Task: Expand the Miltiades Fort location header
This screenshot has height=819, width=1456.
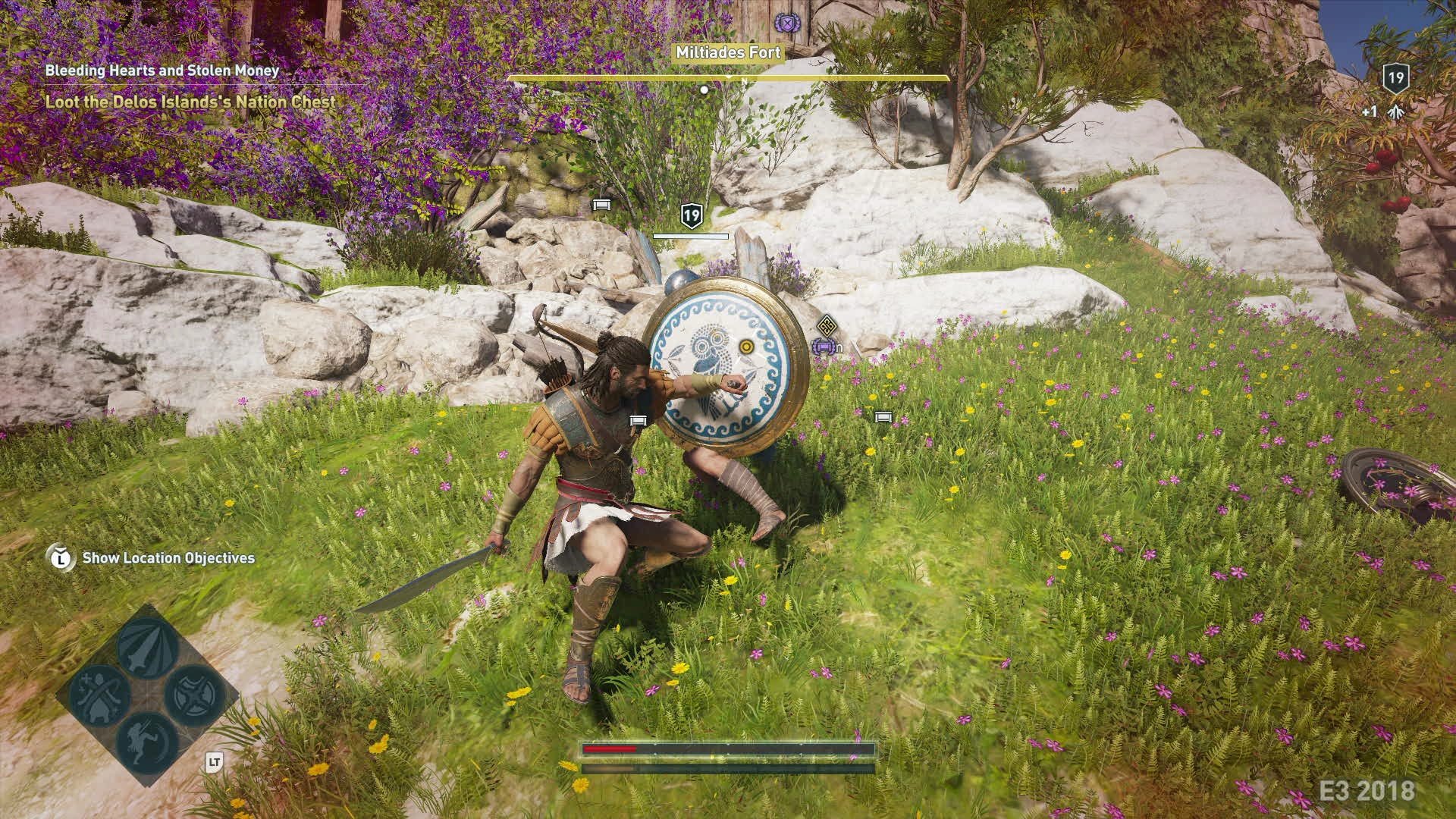Action: [x=728, y=53]
